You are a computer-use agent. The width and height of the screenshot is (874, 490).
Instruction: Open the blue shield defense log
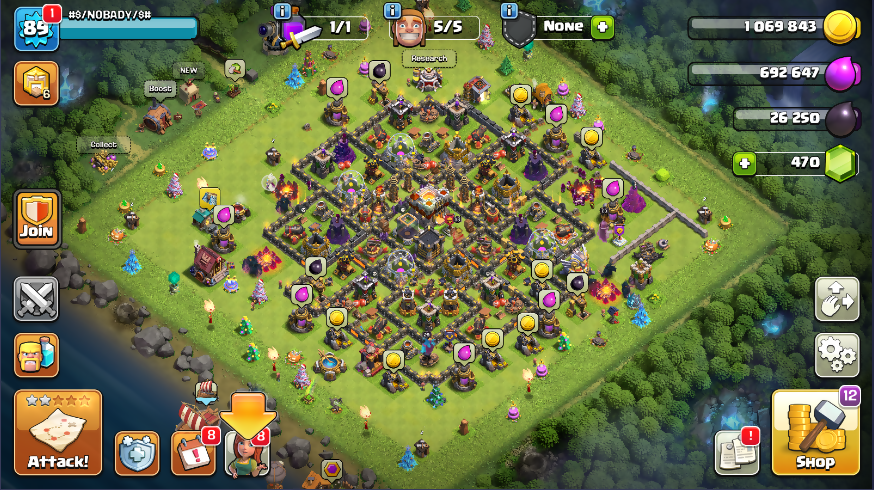pyautogui.click(x=136, y=453)
